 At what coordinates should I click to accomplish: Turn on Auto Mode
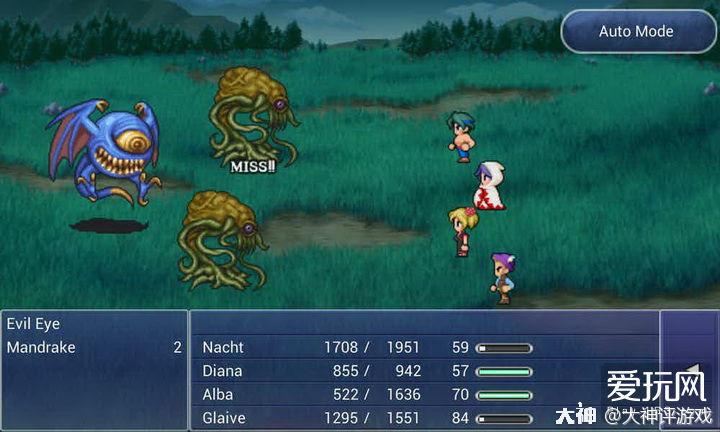point(636,31)
